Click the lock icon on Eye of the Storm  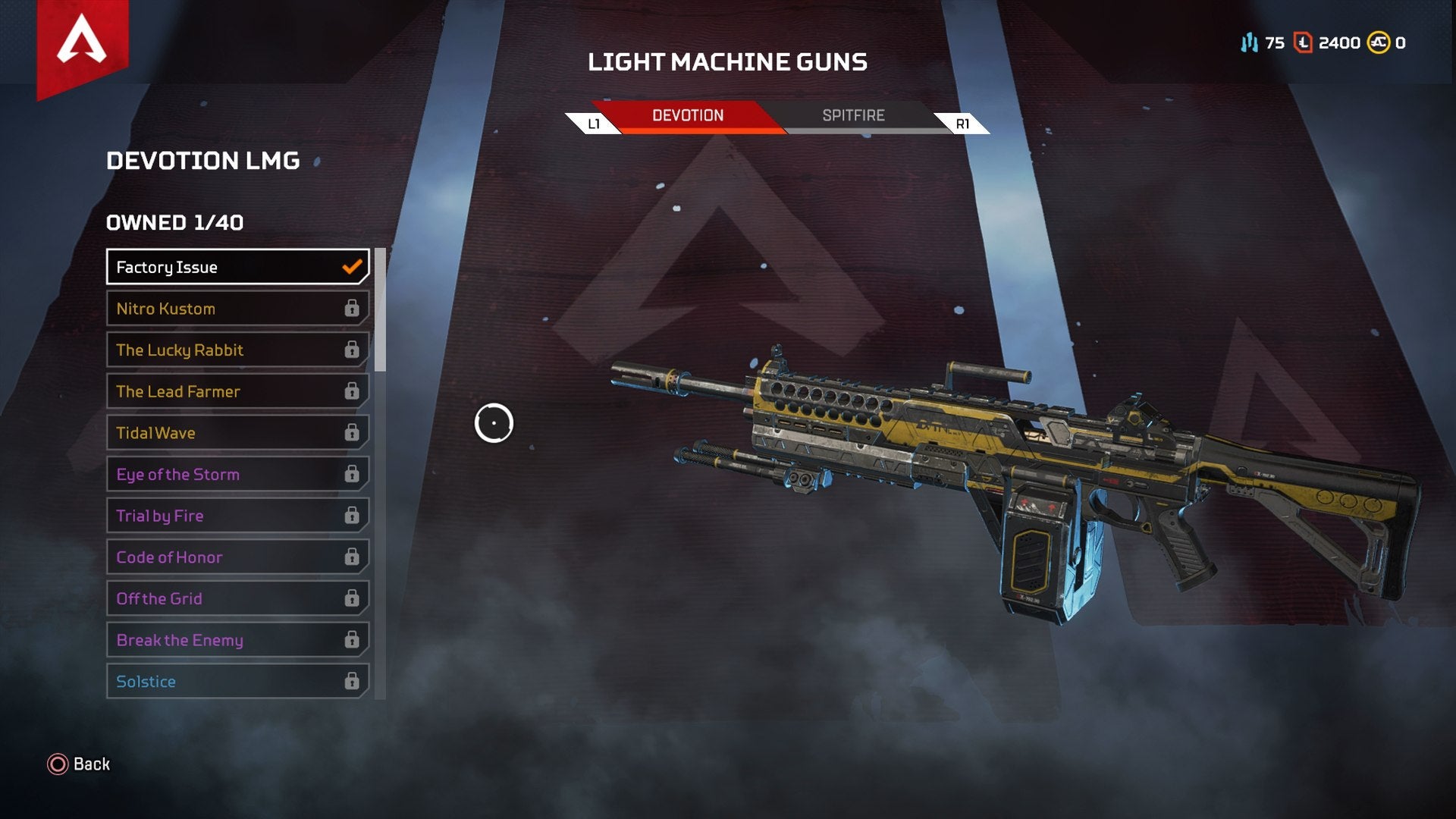click(x=352, y=474)
